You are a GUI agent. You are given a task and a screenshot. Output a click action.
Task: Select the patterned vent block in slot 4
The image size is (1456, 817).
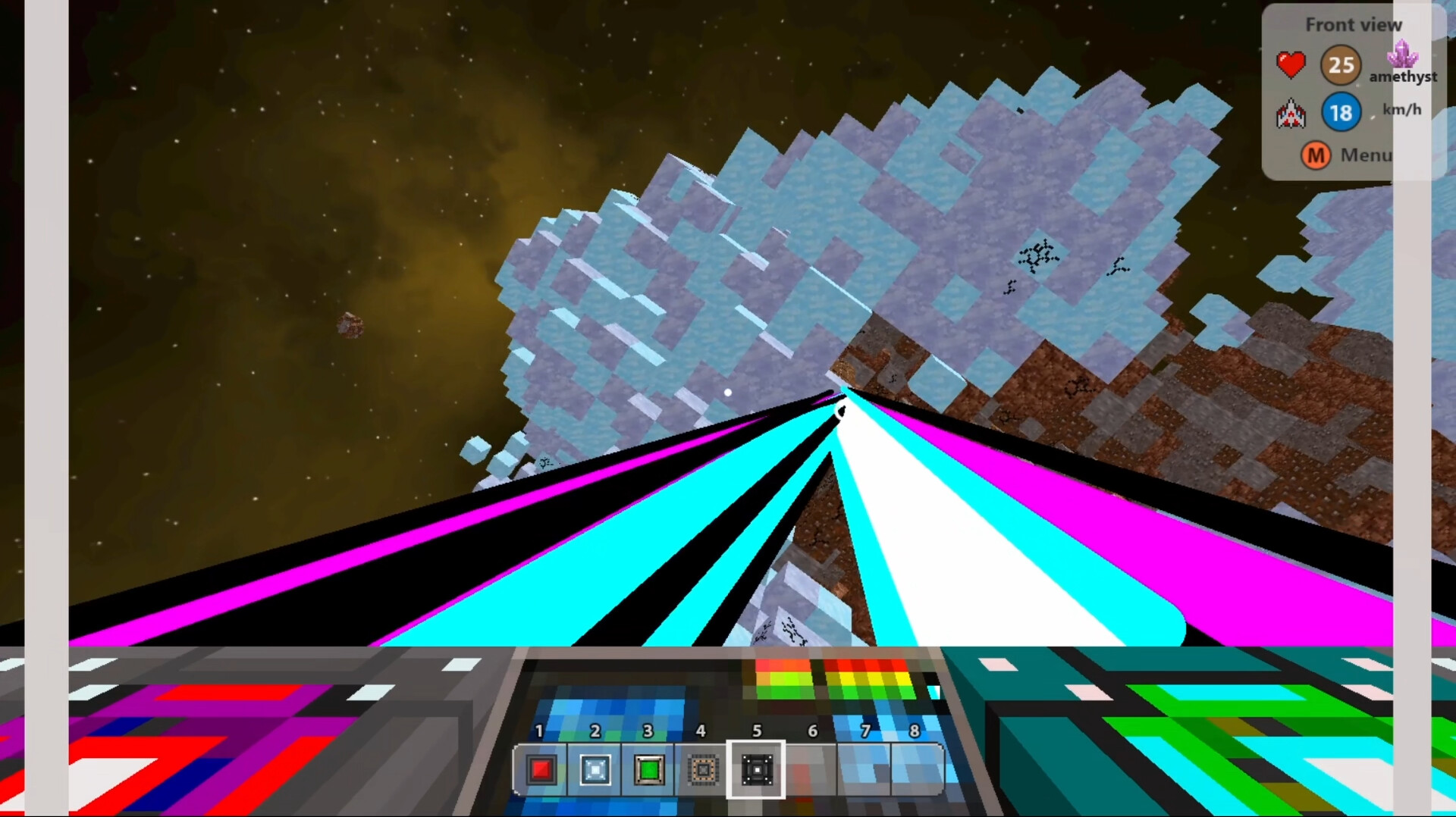click(x=702, y=770)
